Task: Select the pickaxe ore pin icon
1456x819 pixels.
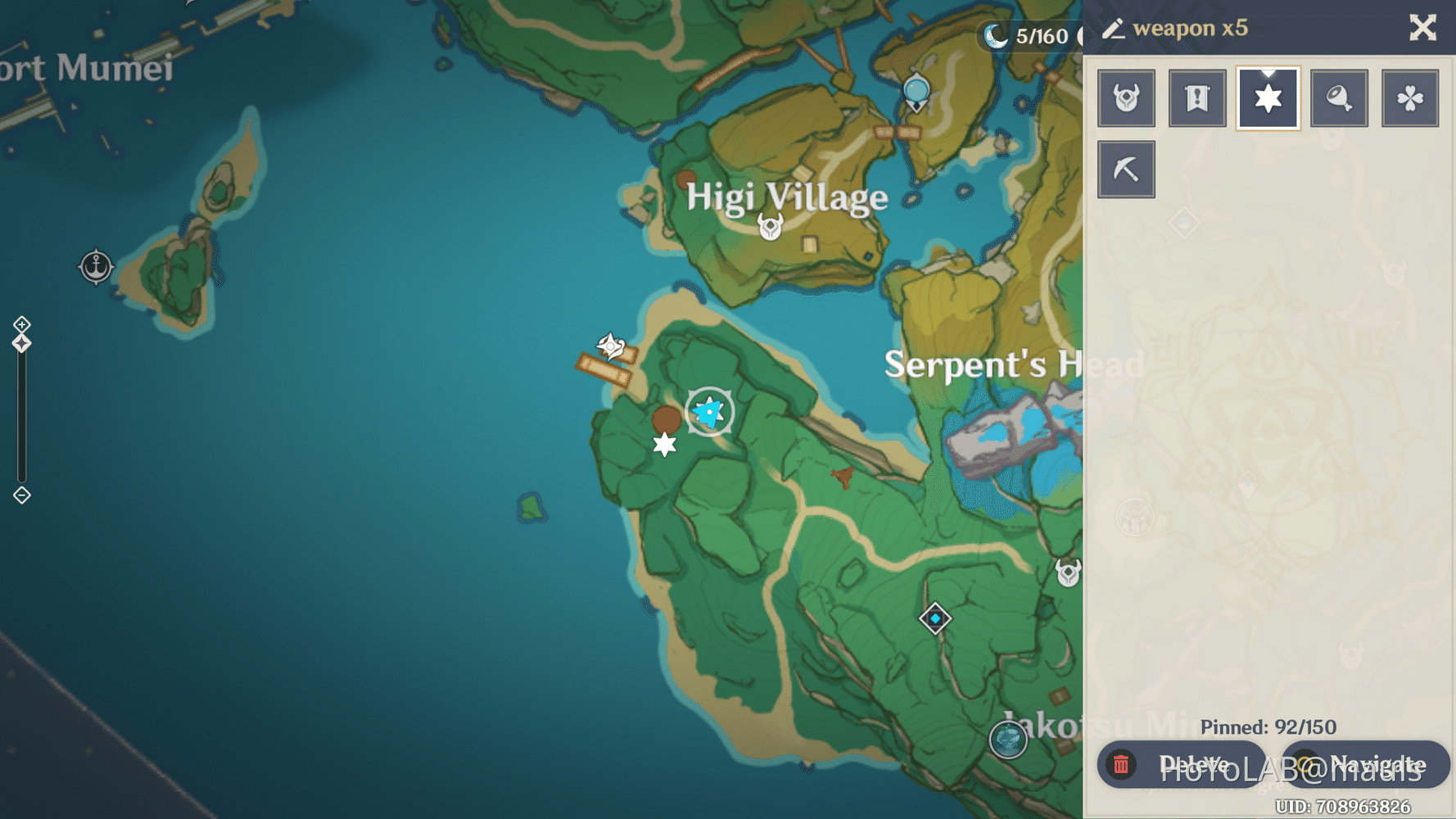Action: click(x=1126, y=170)
